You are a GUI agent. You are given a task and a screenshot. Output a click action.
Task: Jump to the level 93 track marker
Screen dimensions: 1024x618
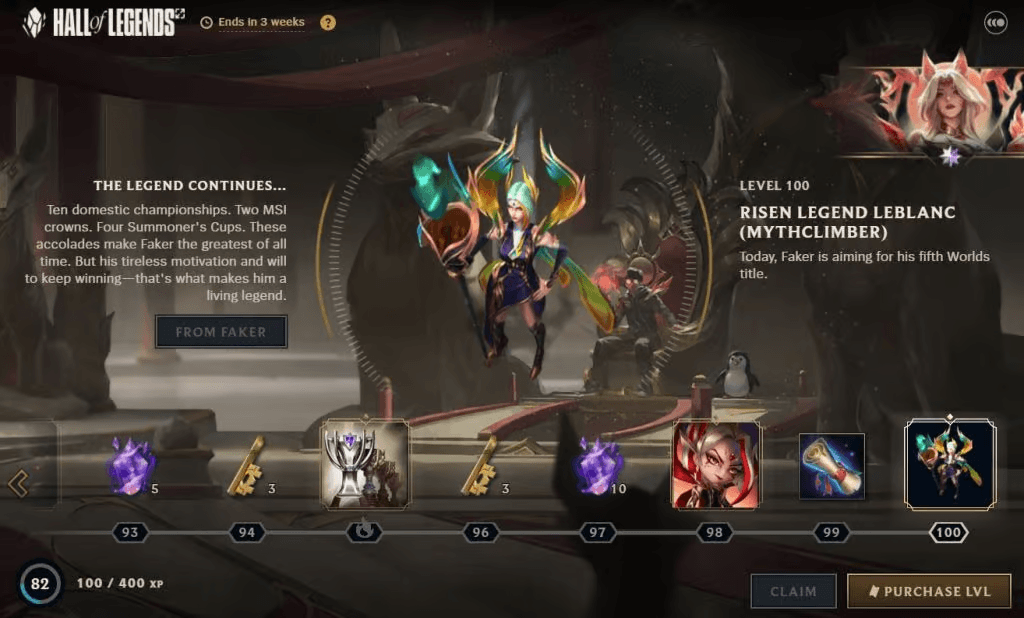(130, 533)
